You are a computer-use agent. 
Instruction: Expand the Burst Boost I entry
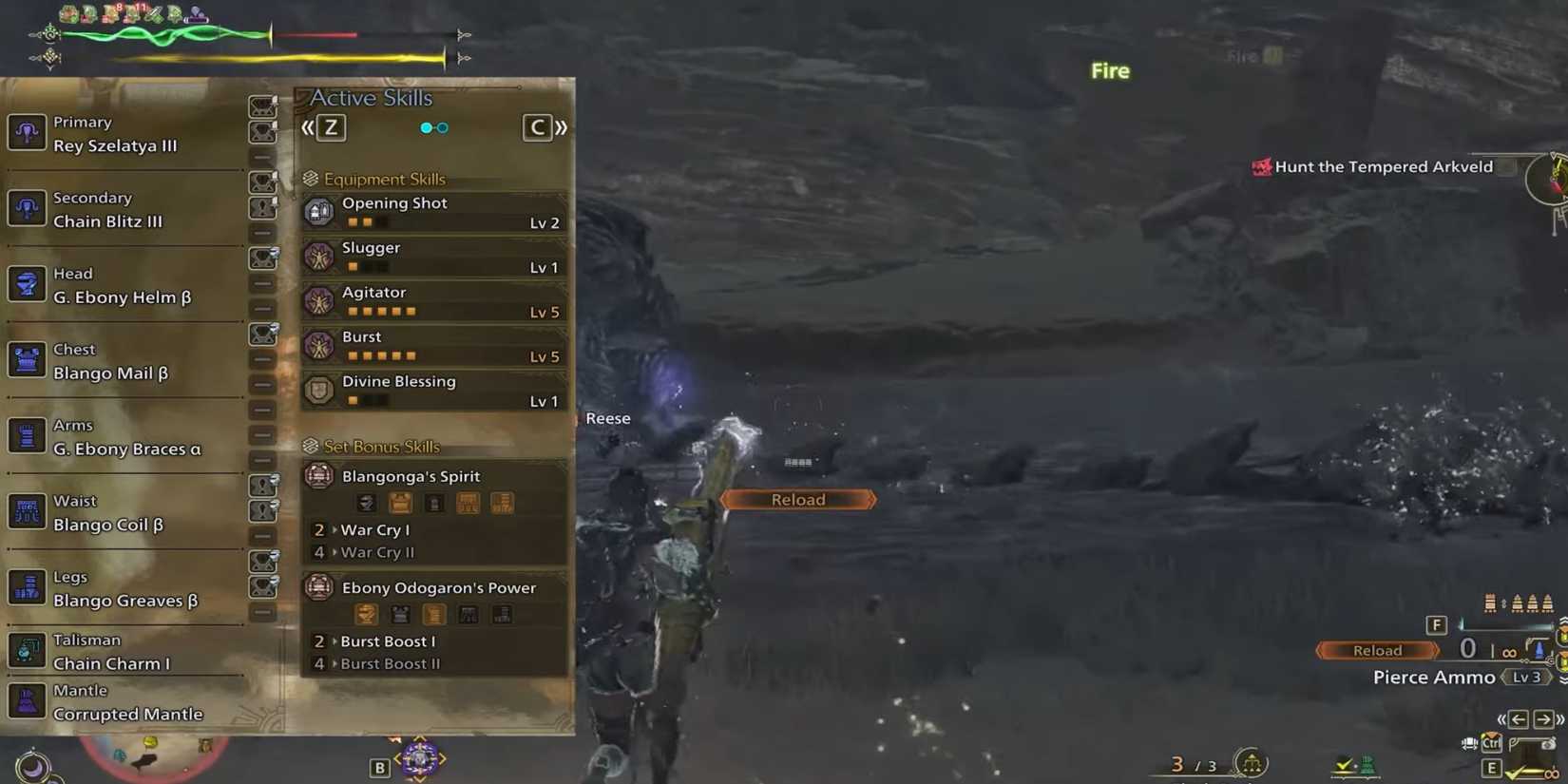pos(390,641)
